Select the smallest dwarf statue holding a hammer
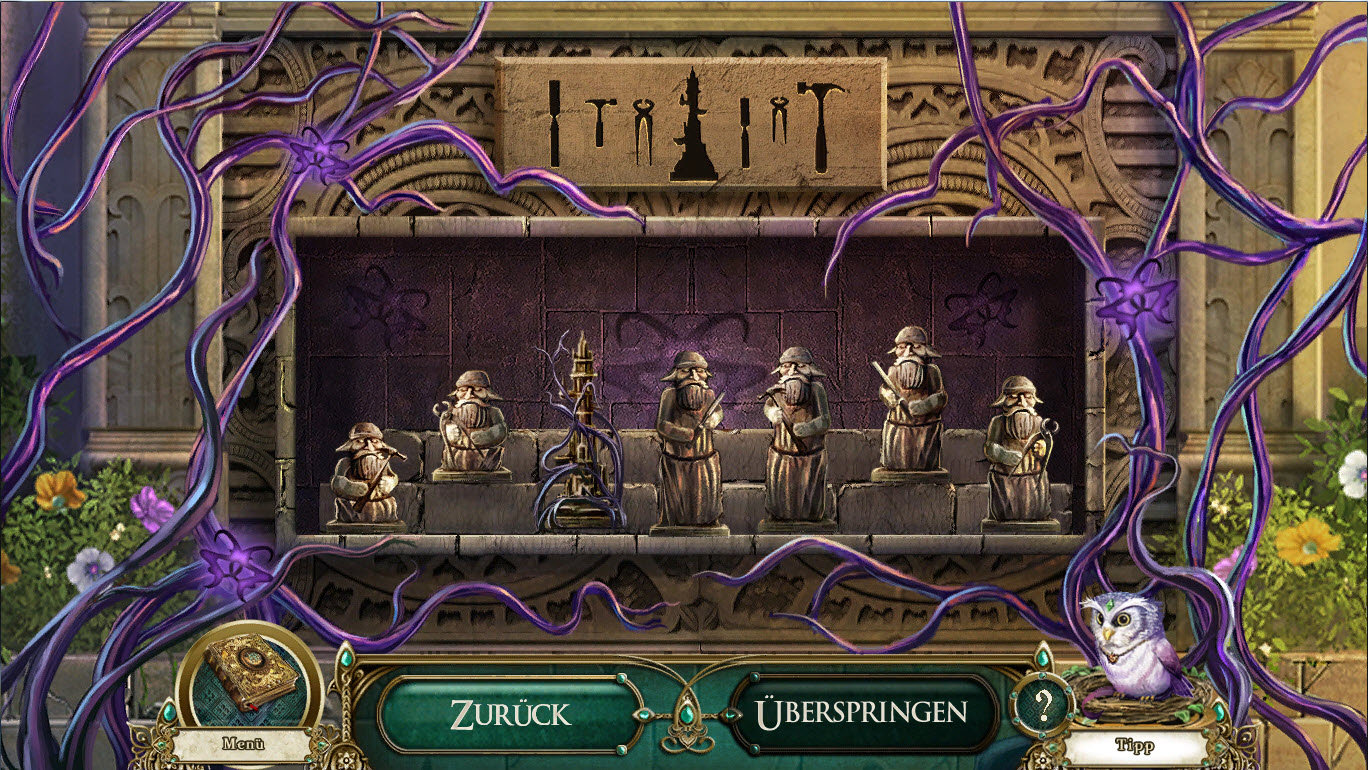Screen dimensions: 1368x770 coord(366,477)
